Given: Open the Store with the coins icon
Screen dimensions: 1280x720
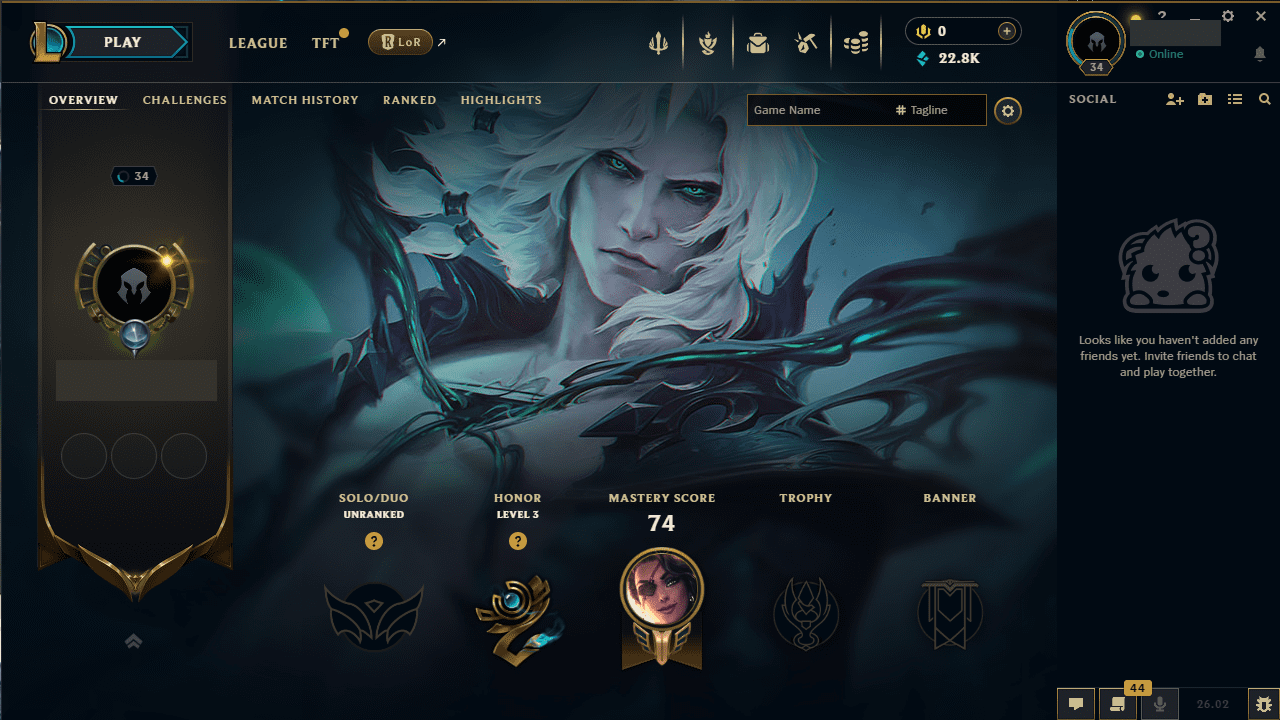Looking at the screenshot, I should 856,42.
